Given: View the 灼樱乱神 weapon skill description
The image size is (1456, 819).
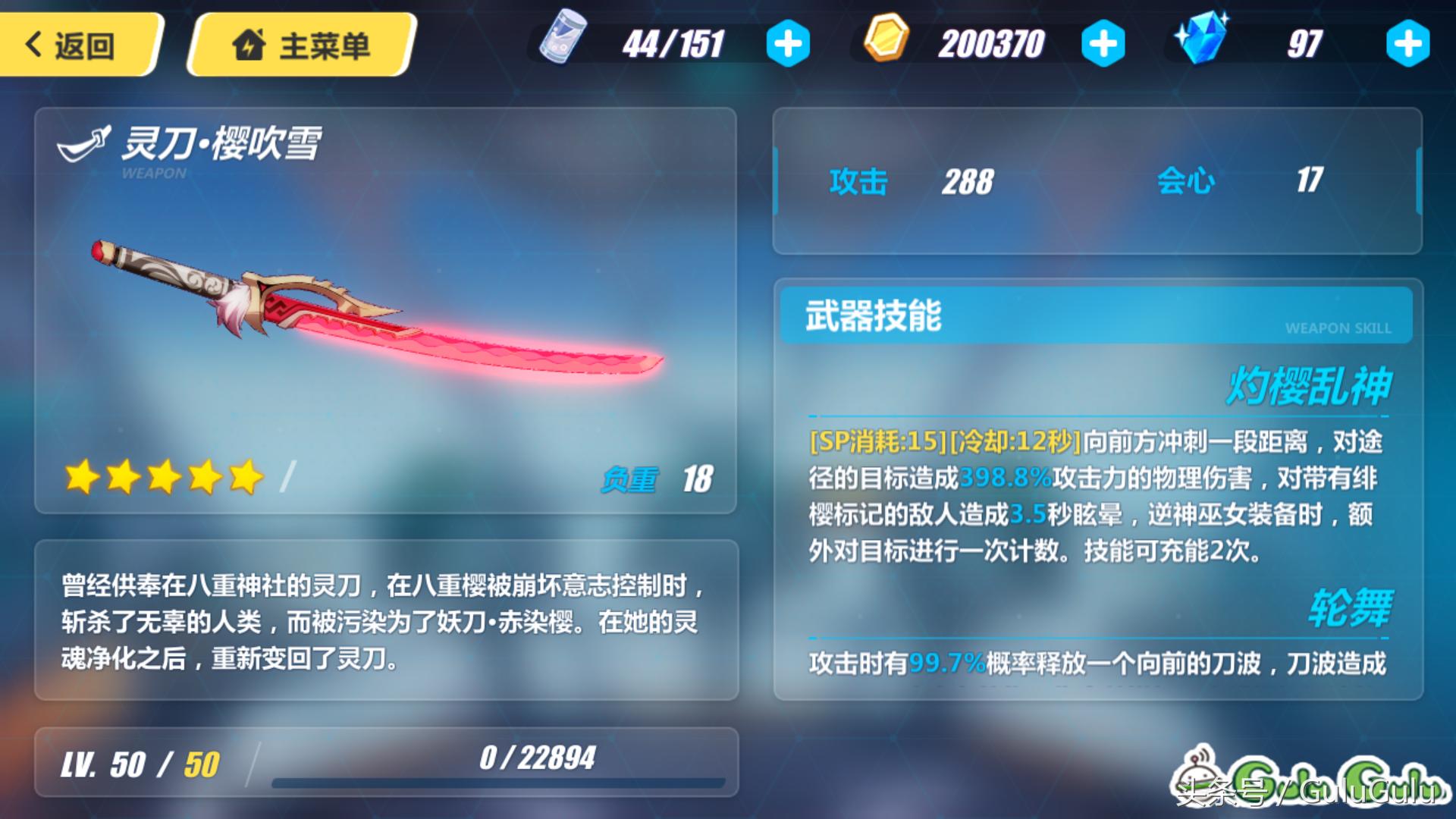Looking at the screenshot, I should 1096,495.
